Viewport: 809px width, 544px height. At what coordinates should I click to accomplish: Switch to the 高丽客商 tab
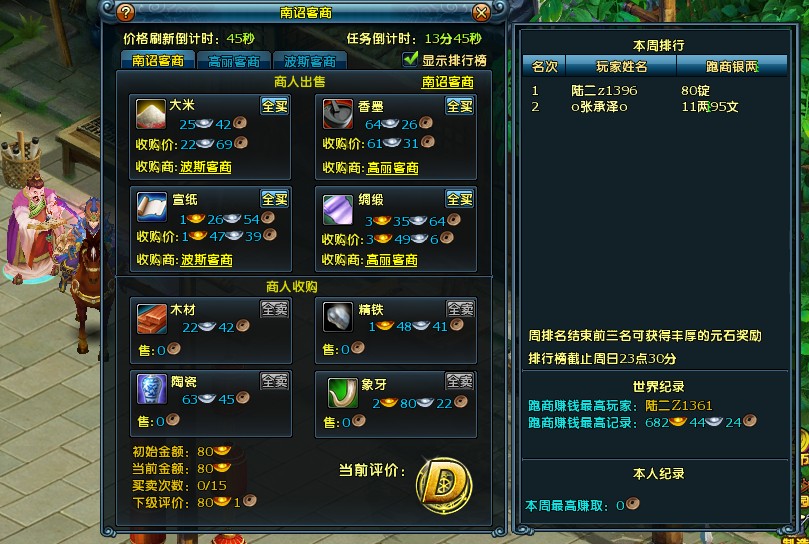(x=233, y=61)
